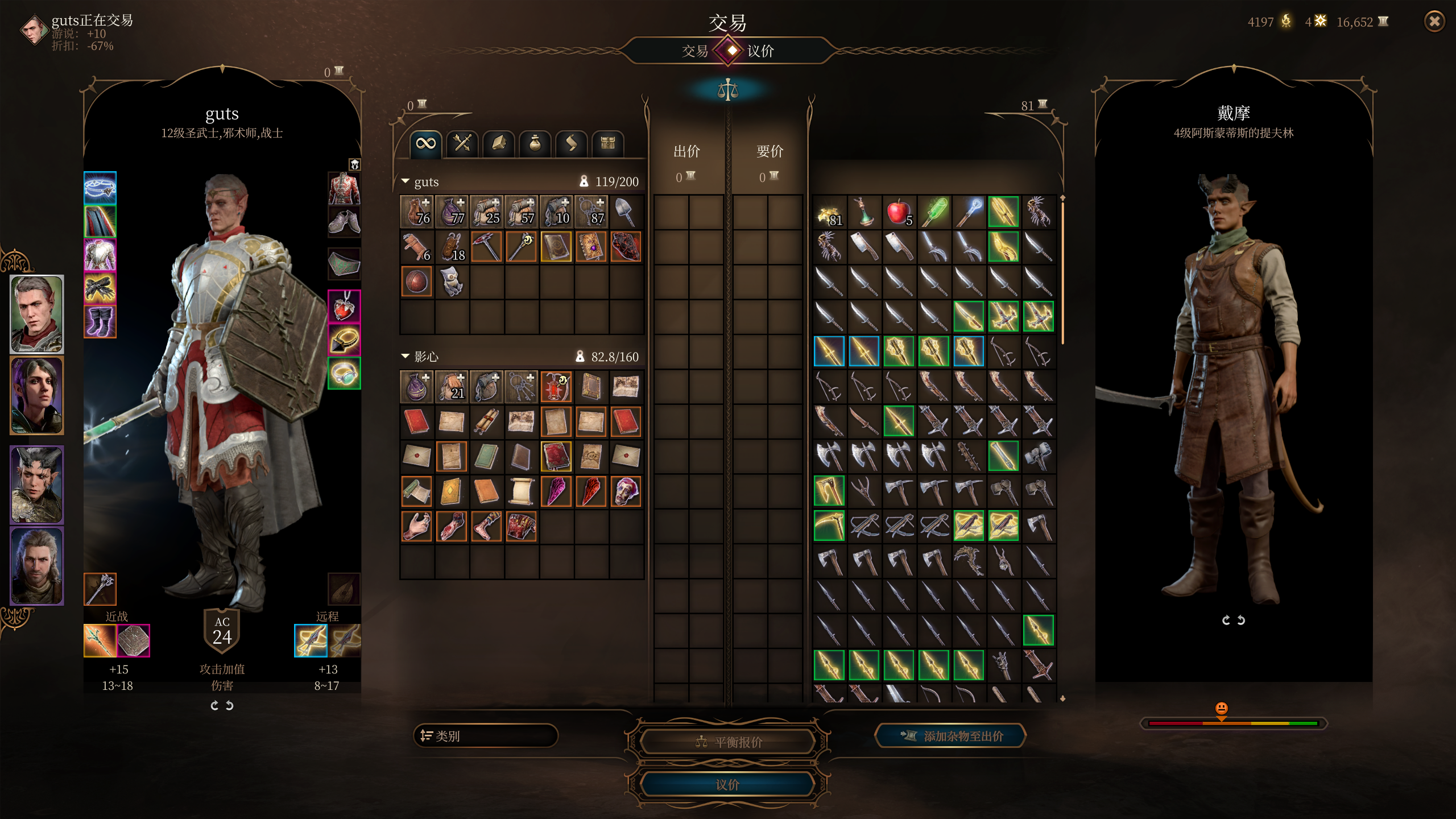
Task: Select the merchant's gold coin pile
Action: pyautogui.click(x=829, y=212)
